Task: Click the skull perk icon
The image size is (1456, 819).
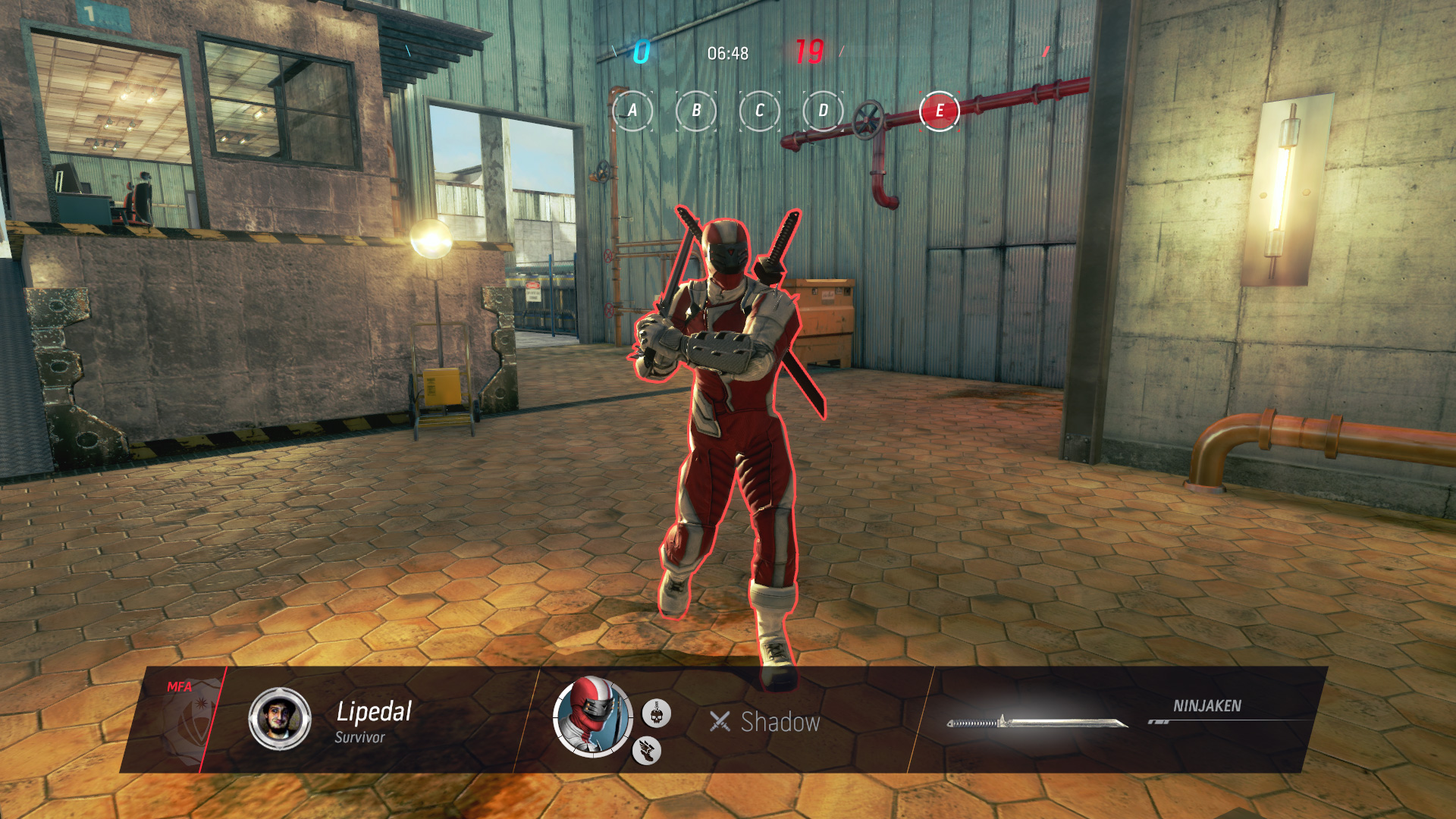Action: (x=656, y=714)
